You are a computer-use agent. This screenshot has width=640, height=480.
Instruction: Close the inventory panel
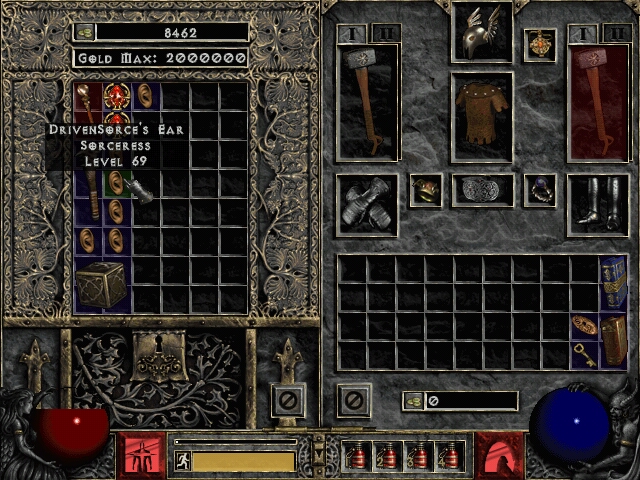tap(353, 401)
